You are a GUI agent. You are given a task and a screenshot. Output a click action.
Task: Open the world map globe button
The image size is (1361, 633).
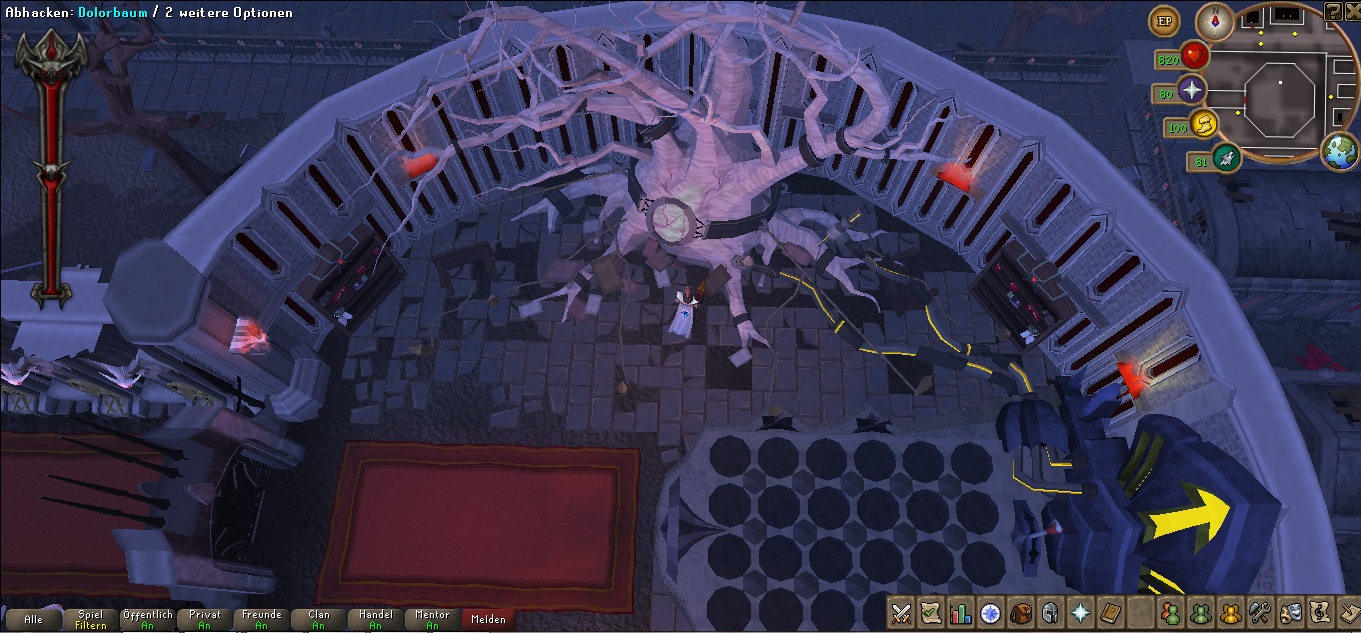point(1339,152)
